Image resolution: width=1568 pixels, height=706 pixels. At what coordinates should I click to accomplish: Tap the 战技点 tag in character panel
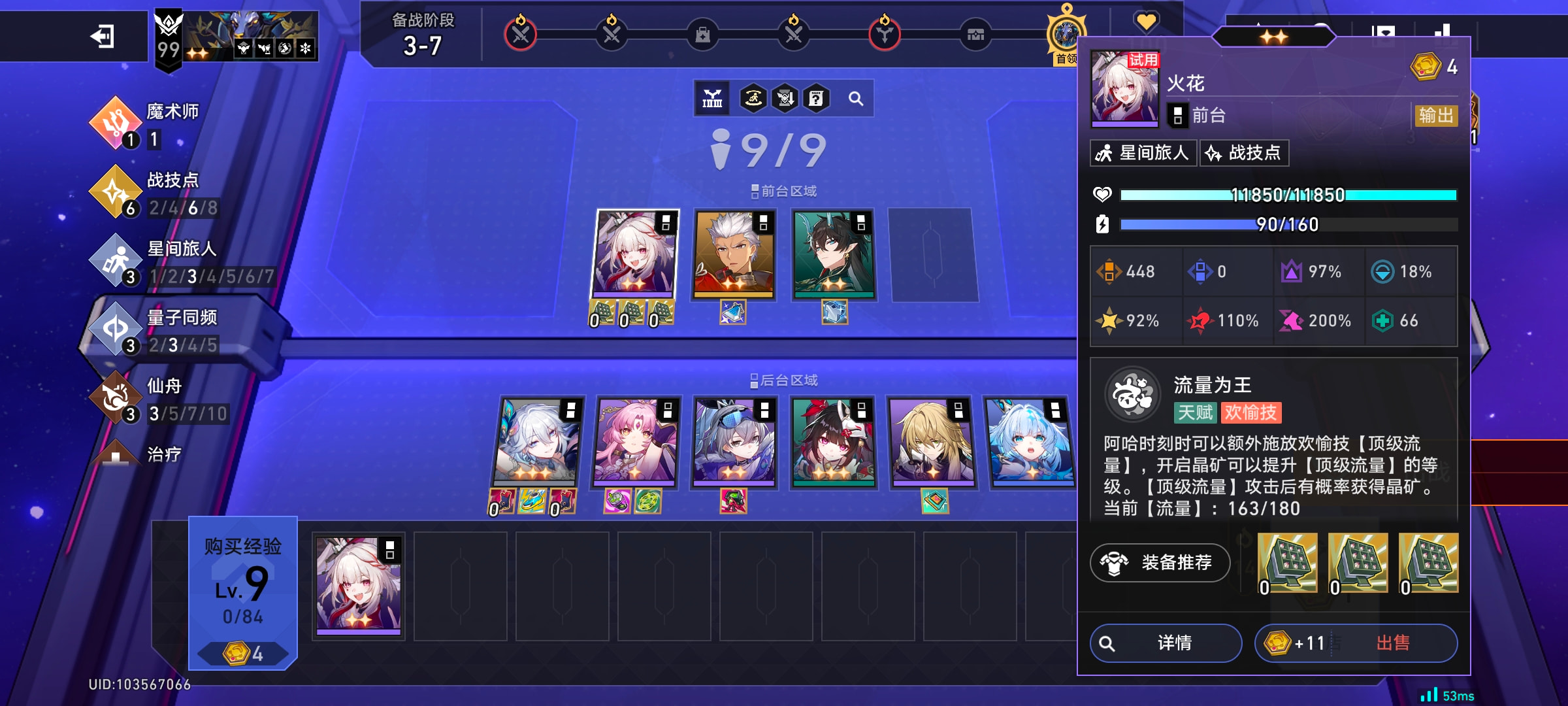(x=1244, y=153)
